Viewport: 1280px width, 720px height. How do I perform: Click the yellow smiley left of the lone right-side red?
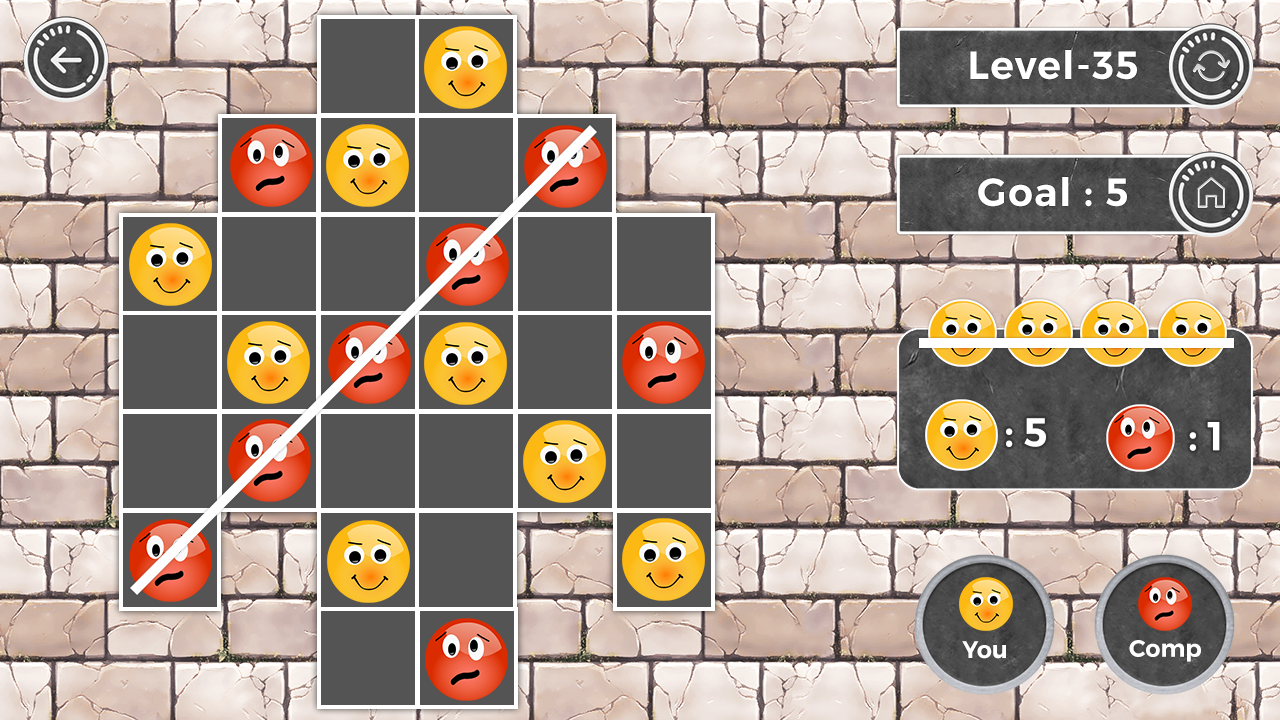(x=466, y=360)
